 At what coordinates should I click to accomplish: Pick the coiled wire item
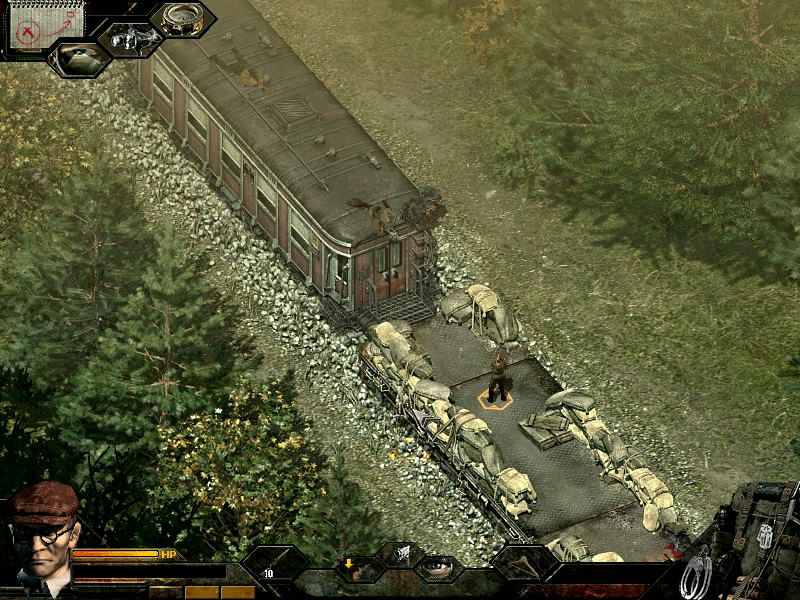pos(697,574)
